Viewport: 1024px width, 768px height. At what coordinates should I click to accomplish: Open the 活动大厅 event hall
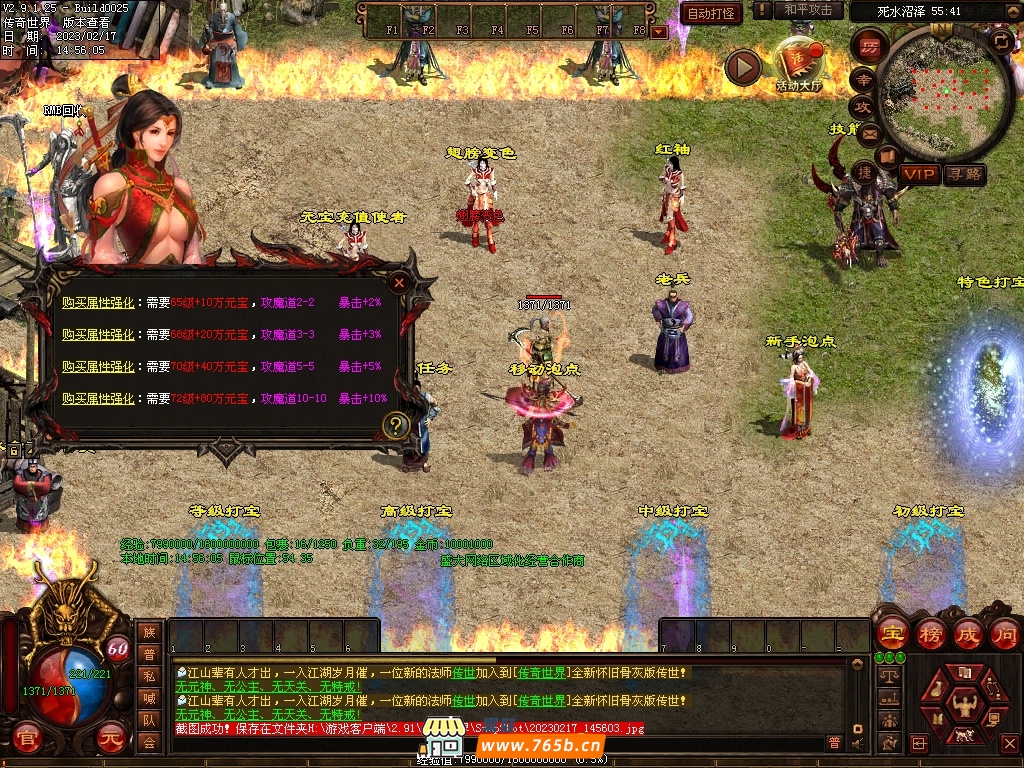click(x=798, y=63)
